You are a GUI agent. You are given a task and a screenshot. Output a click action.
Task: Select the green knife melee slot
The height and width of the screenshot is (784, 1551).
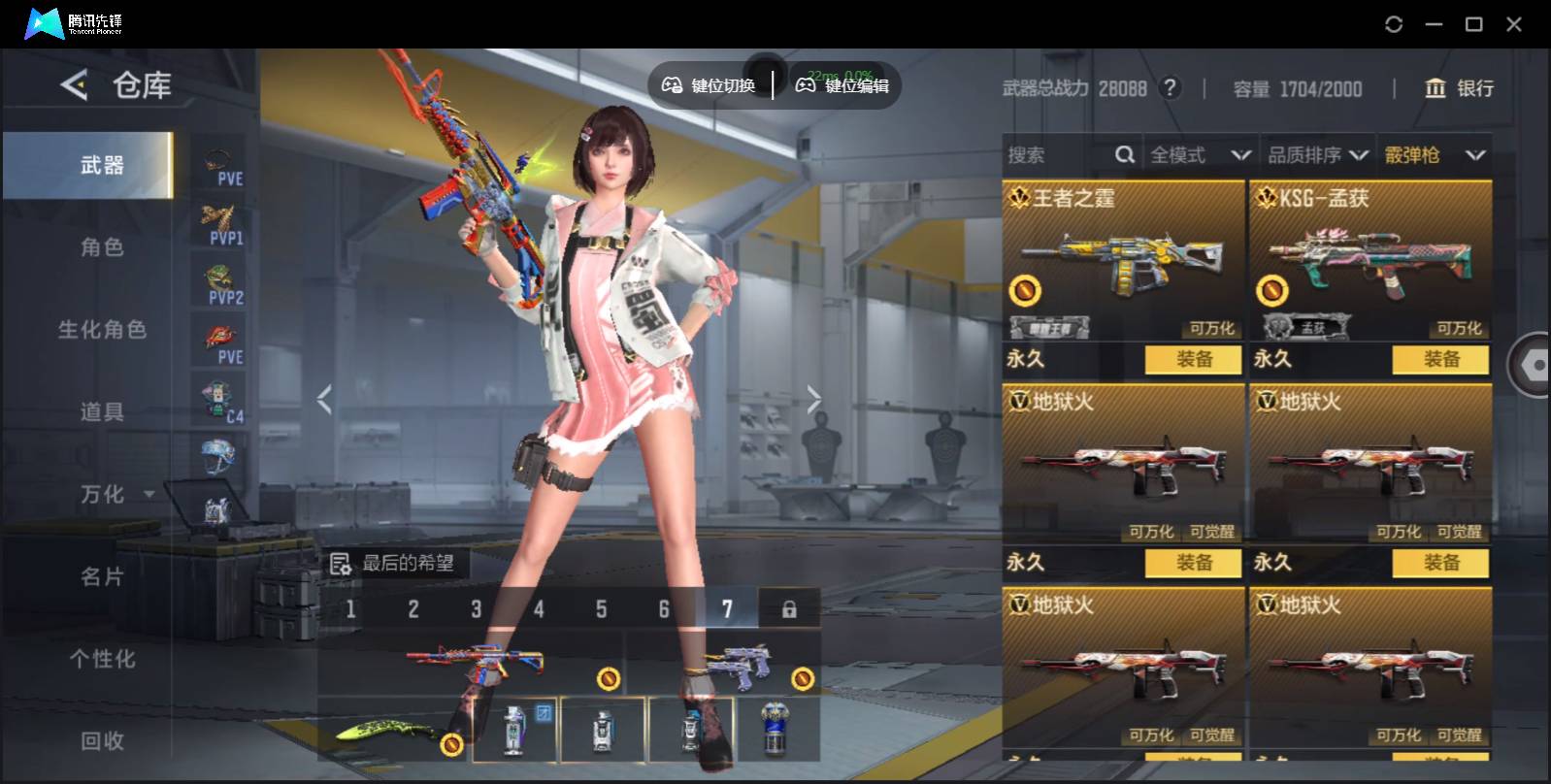point(394,730)
